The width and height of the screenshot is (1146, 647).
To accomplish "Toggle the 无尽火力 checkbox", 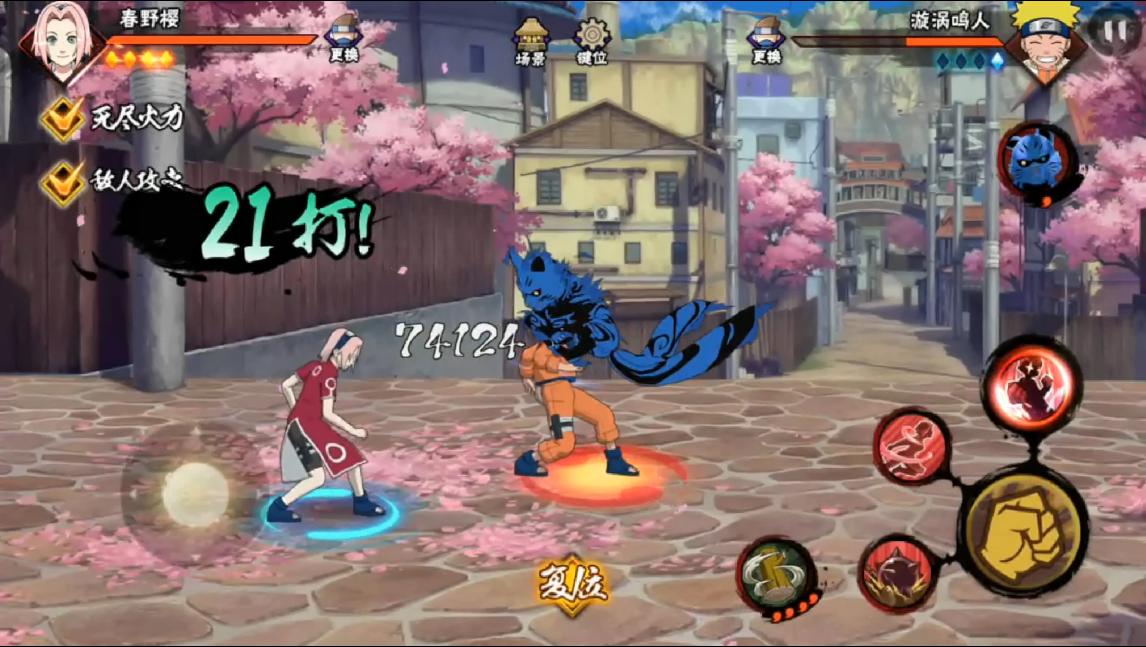I will coord(63,119).
